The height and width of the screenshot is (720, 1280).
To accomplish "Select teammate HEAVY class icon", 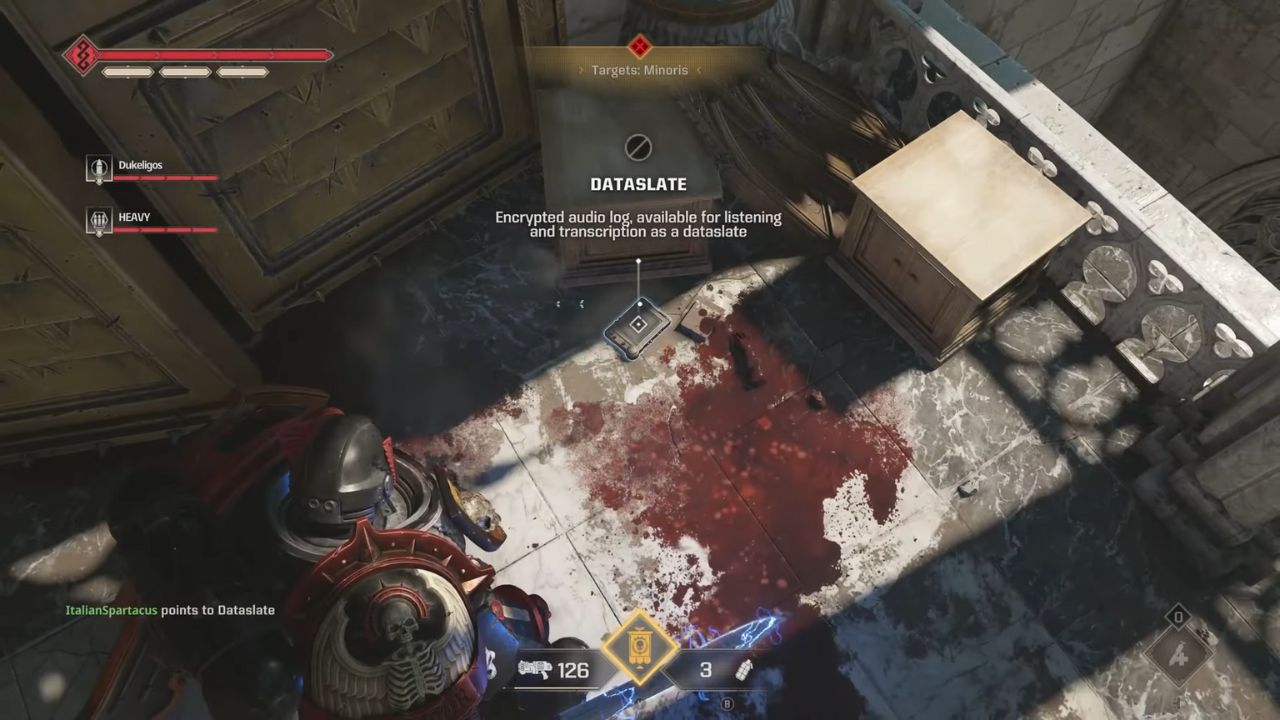I will [x=98, y=221].
